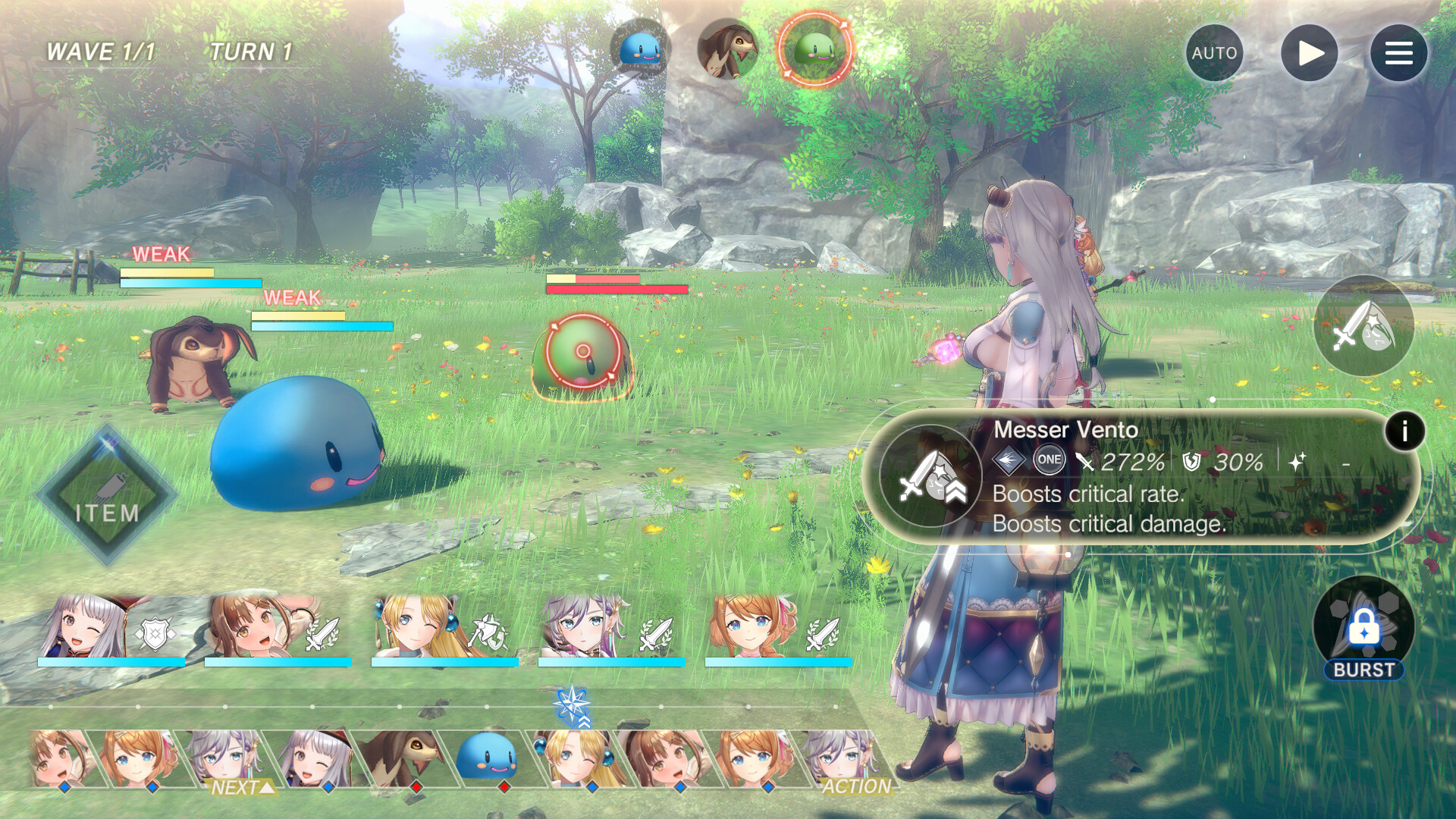
Task: Click the rabbit enemy portrait icon at top
Action: 726,49
